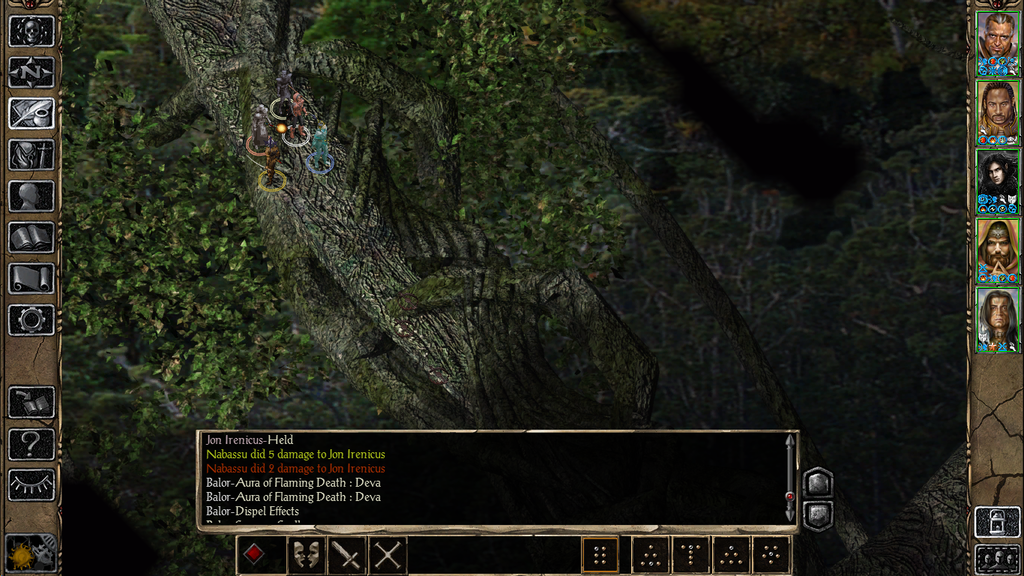Open the journal quill icon
This screenshot has height=576, width=1024.
pyautogui.click(x=31, y=113)
